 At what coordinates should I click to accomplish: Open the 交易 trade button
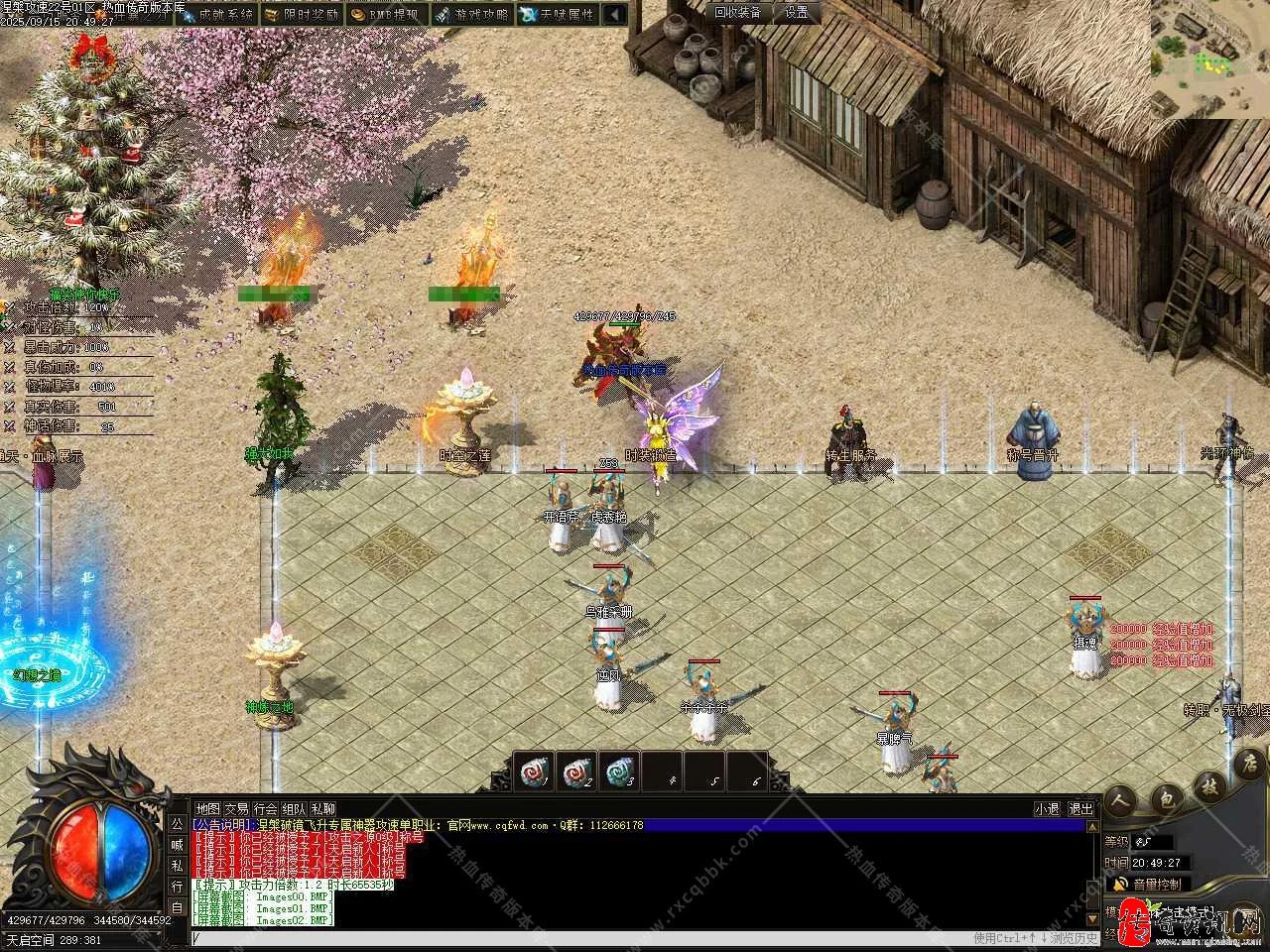[x=236, y=808]
